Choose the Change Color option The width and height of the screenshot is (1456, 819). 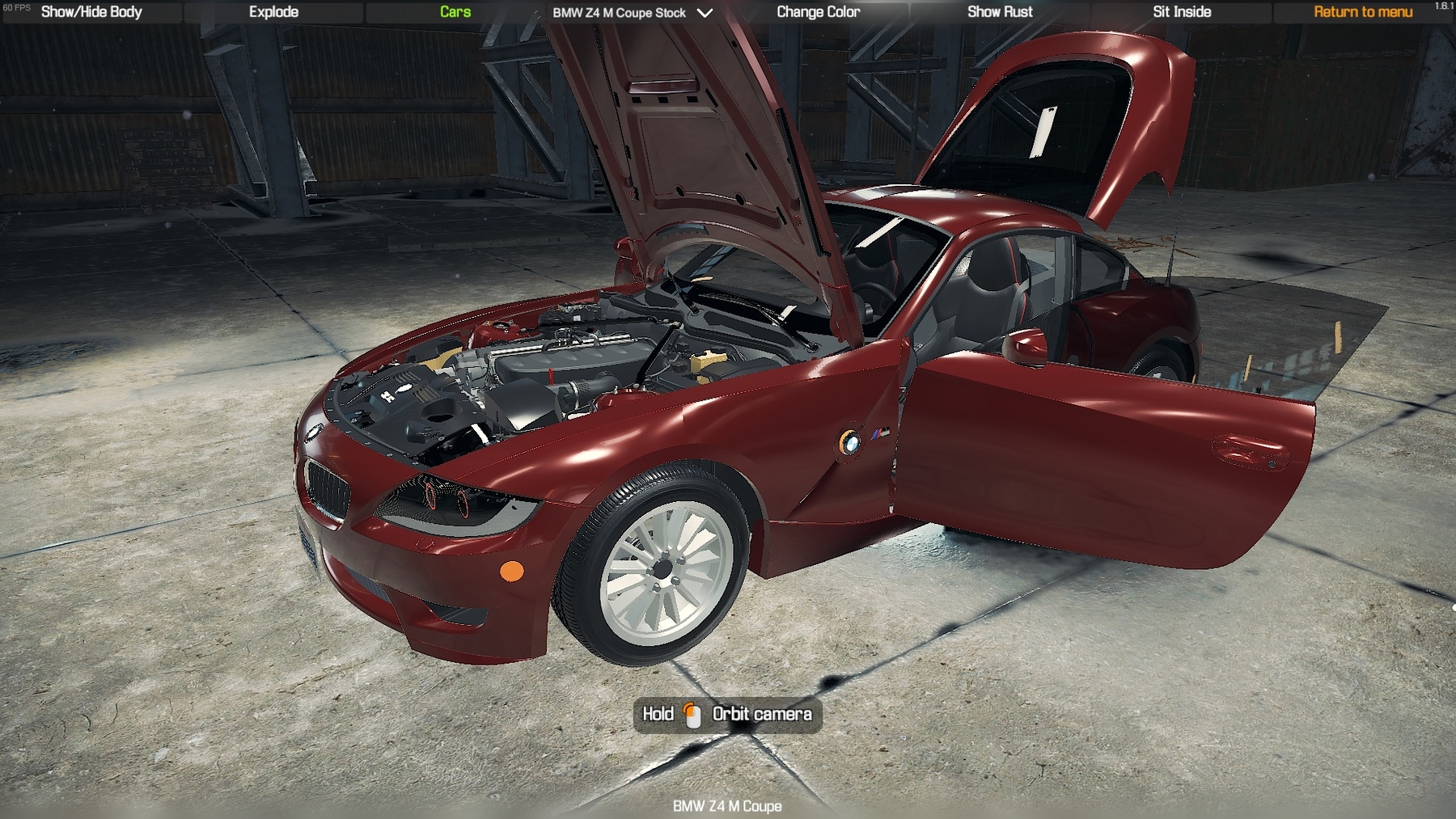click(x=818, y=12)
